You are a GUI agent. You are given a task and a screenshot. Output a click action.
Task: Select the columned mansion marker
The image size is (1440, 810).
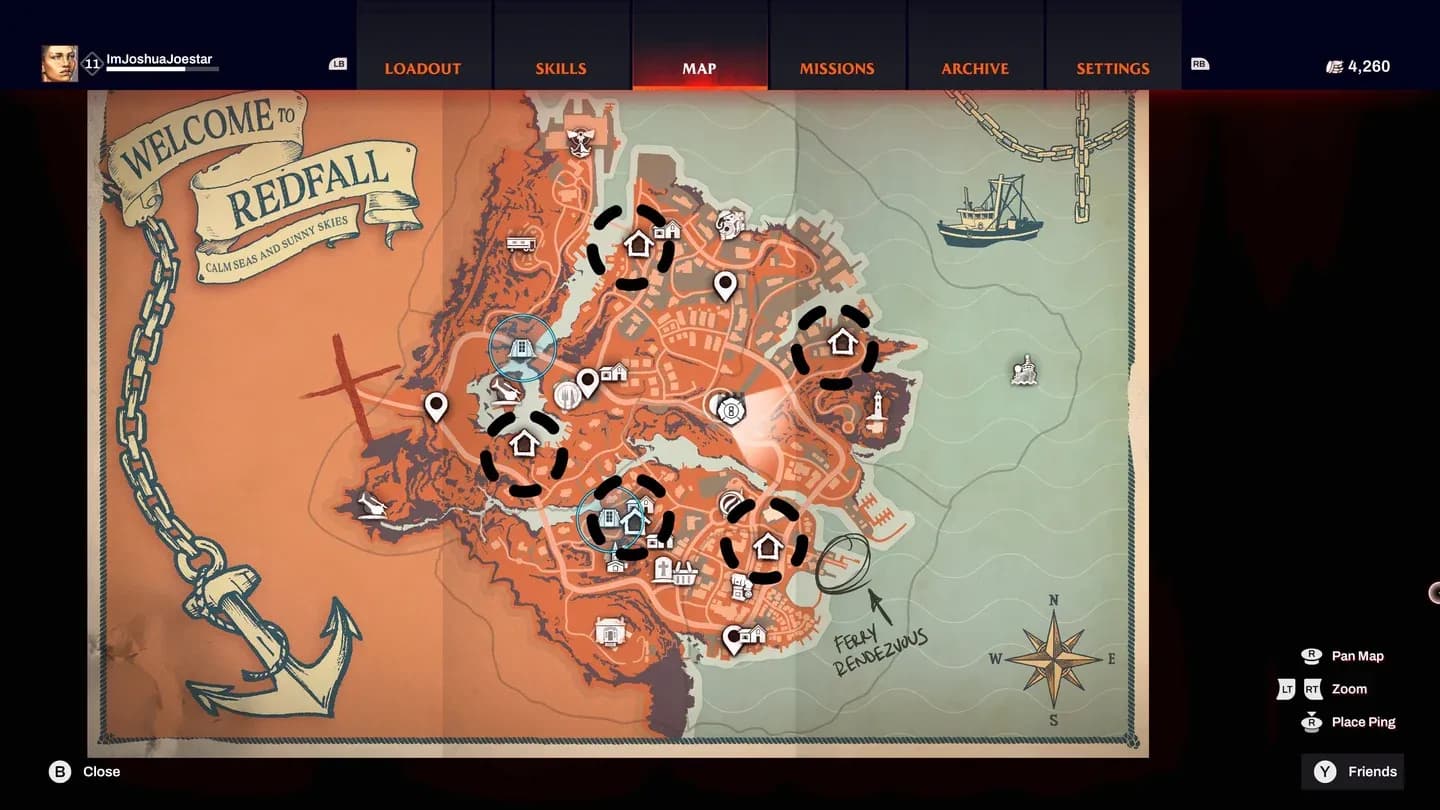pyautogui.click(x=610, y=632)
